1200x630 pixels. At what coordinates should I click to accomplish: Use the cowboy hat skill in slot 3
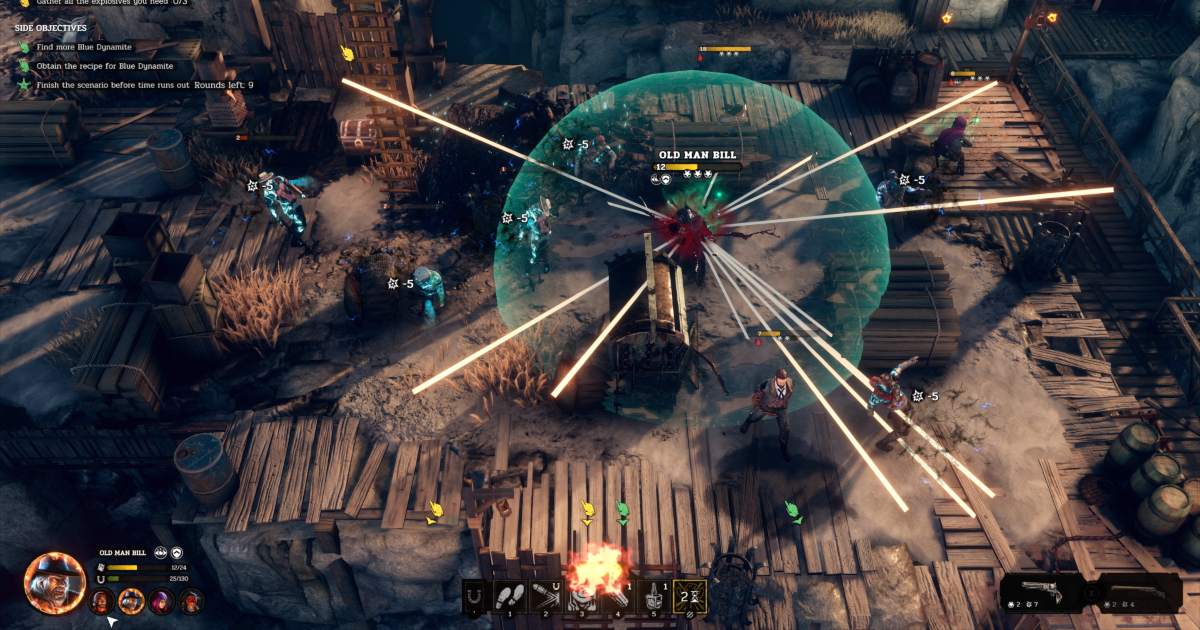pyautogui.click(x=582, y=596)
